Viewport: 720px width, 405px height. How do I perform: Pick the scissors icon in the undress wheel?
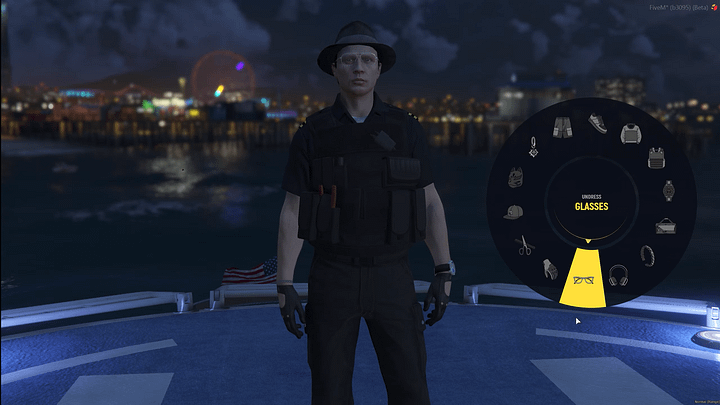coord(524,243)
